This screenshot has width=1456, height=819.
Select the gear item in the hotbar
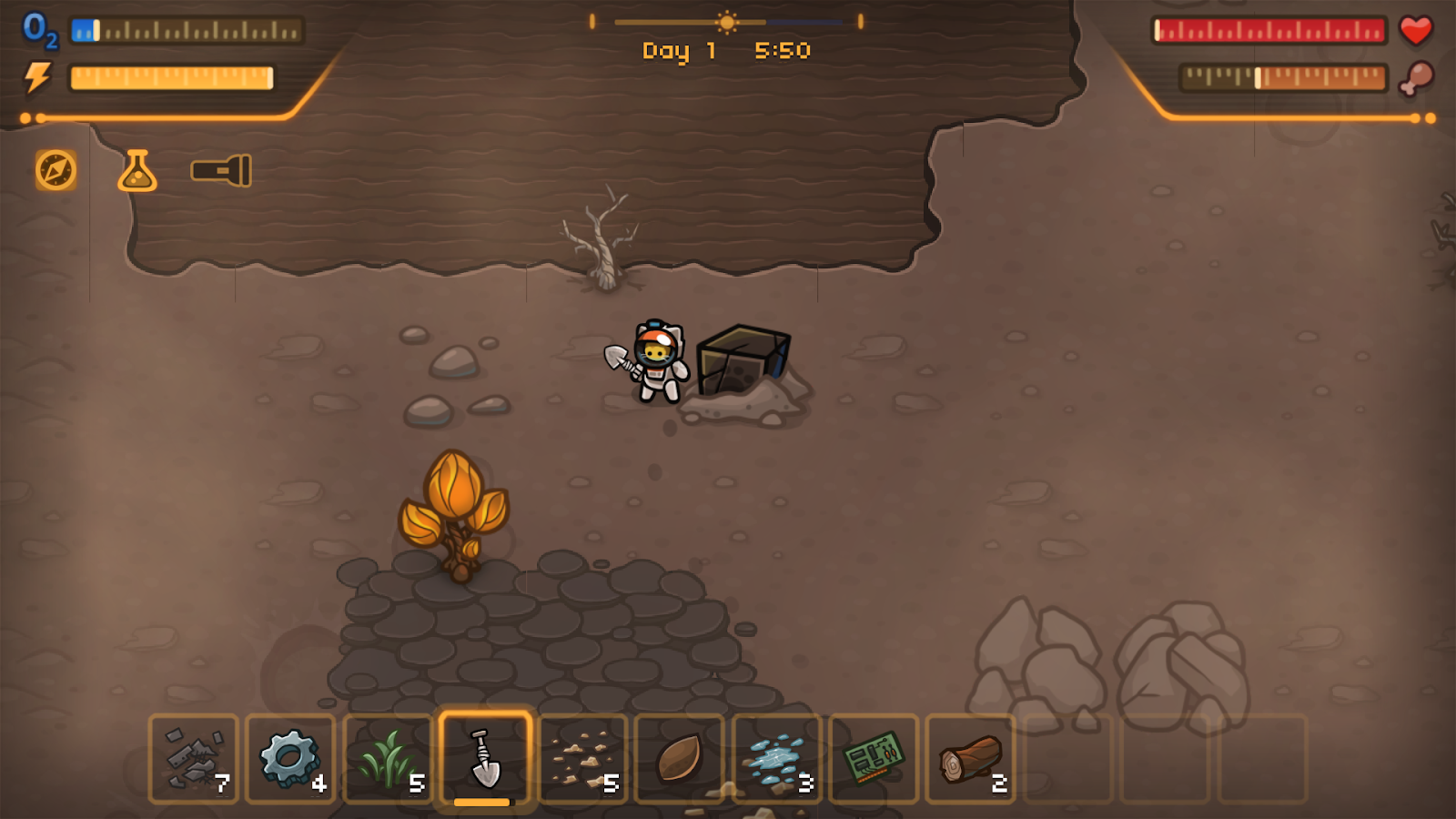coord(289,760)
